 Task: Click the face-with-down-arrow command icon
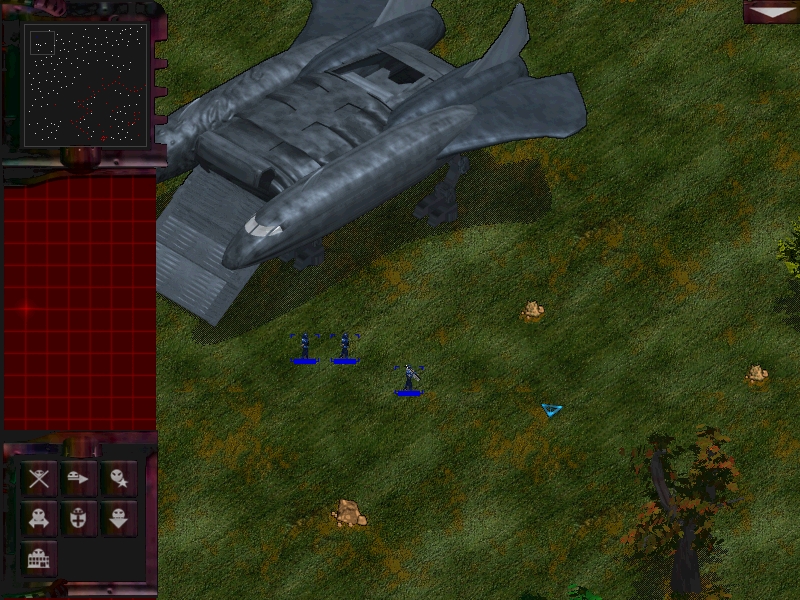119,518
